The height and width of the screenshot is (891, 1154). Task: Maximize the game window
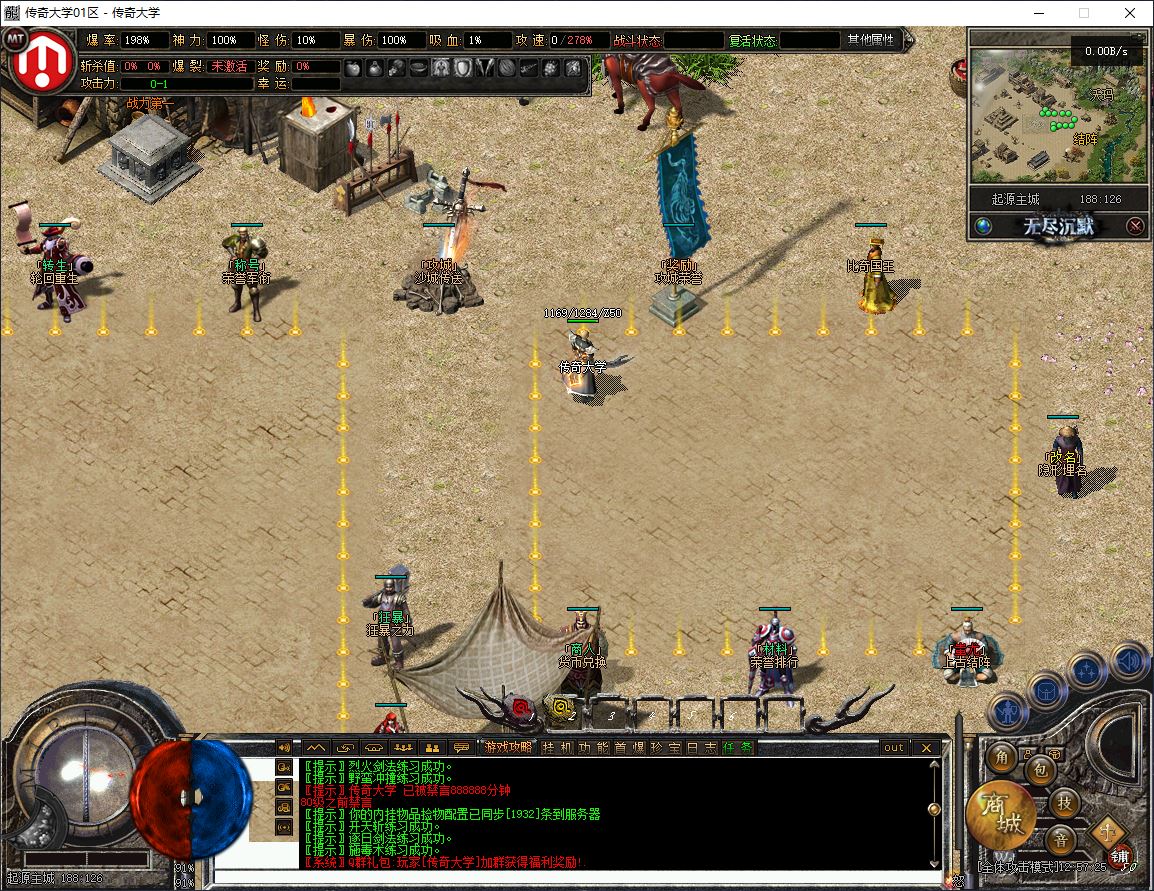click(x=1084, y=13)
